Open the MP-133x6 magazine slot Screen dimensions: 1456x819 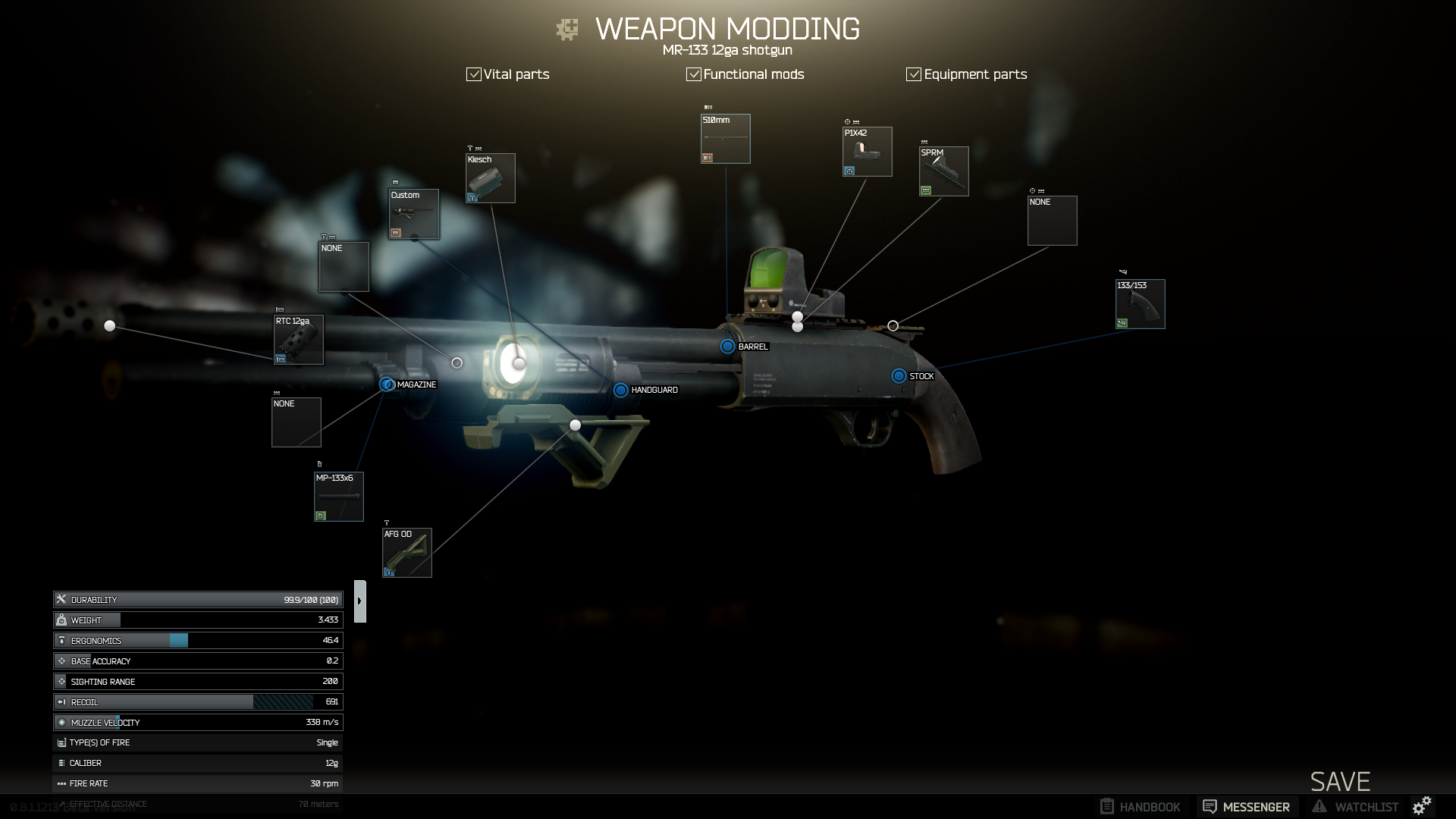[339, 497]
